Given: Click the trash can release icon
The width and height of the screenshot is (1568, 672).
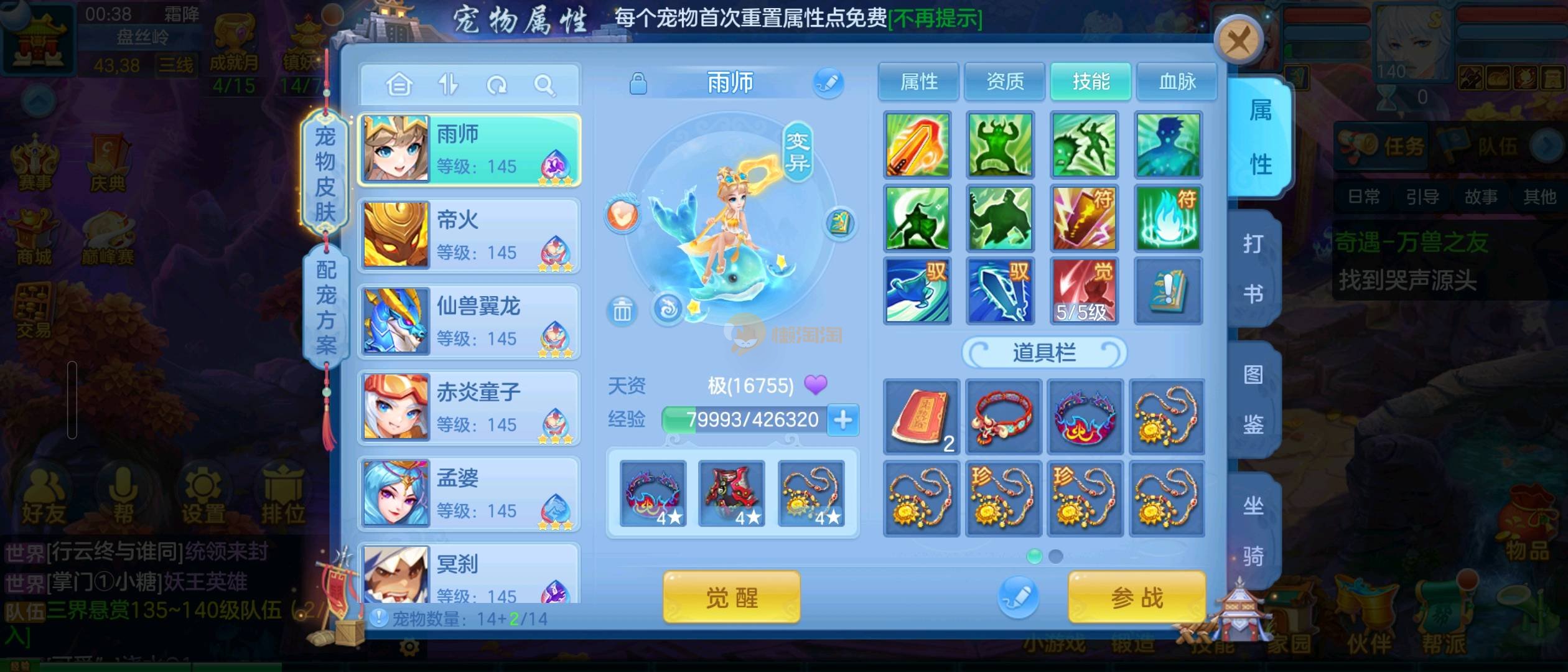Looking at the screenshot, I should click(x=622, y=310).
